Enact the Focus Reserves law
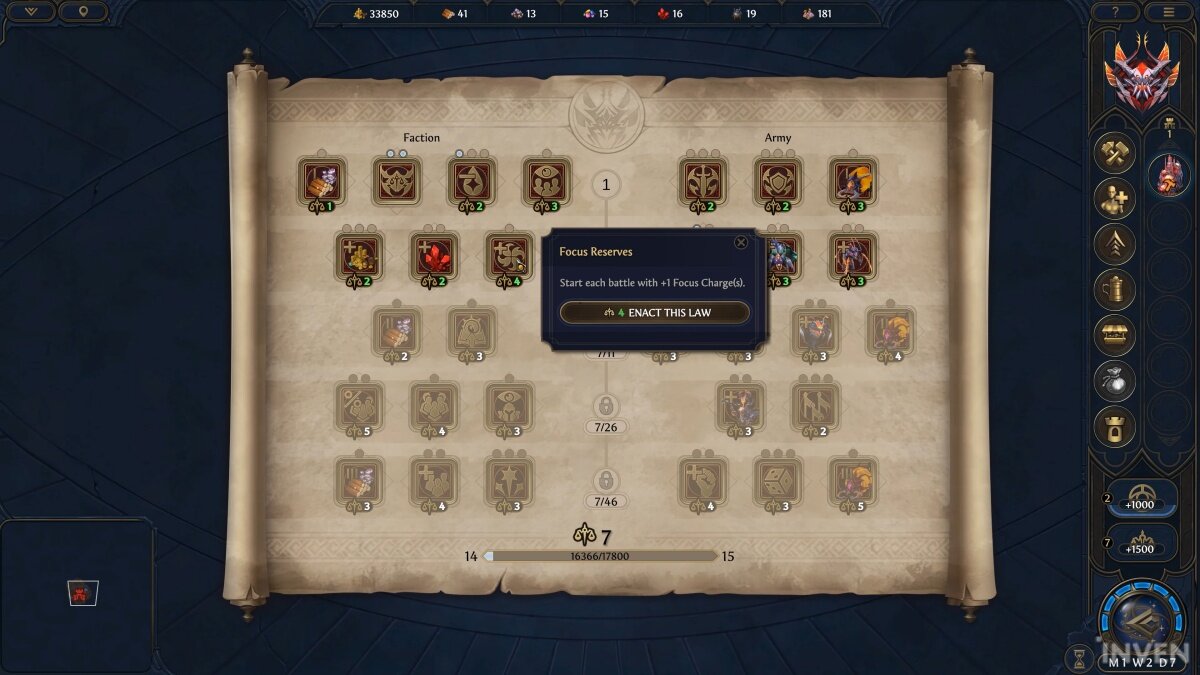The height and width of the screenshot is (675, 1200). [655, 313]
